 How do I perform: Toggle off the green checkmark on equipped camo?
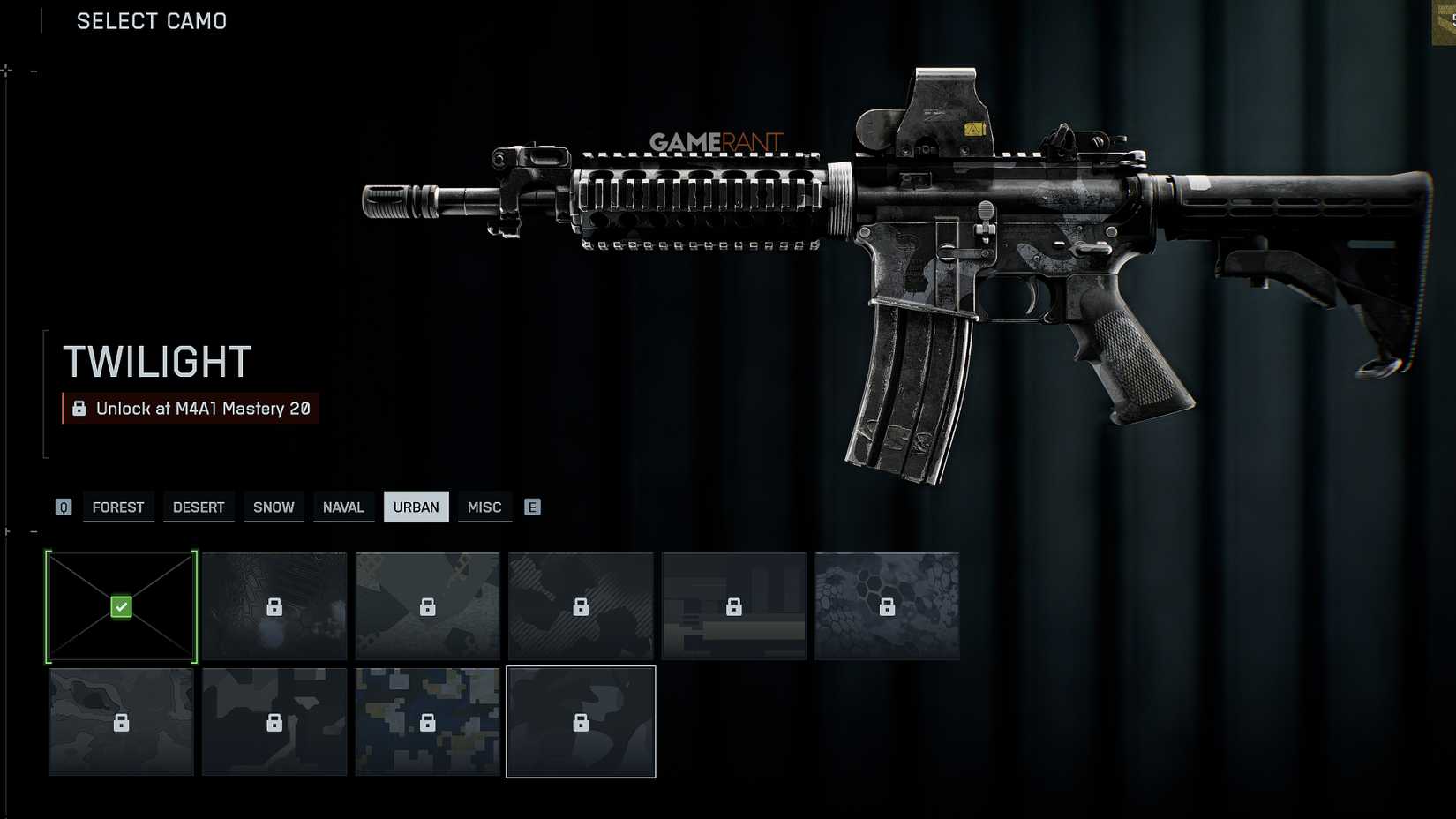pos(120,606)
